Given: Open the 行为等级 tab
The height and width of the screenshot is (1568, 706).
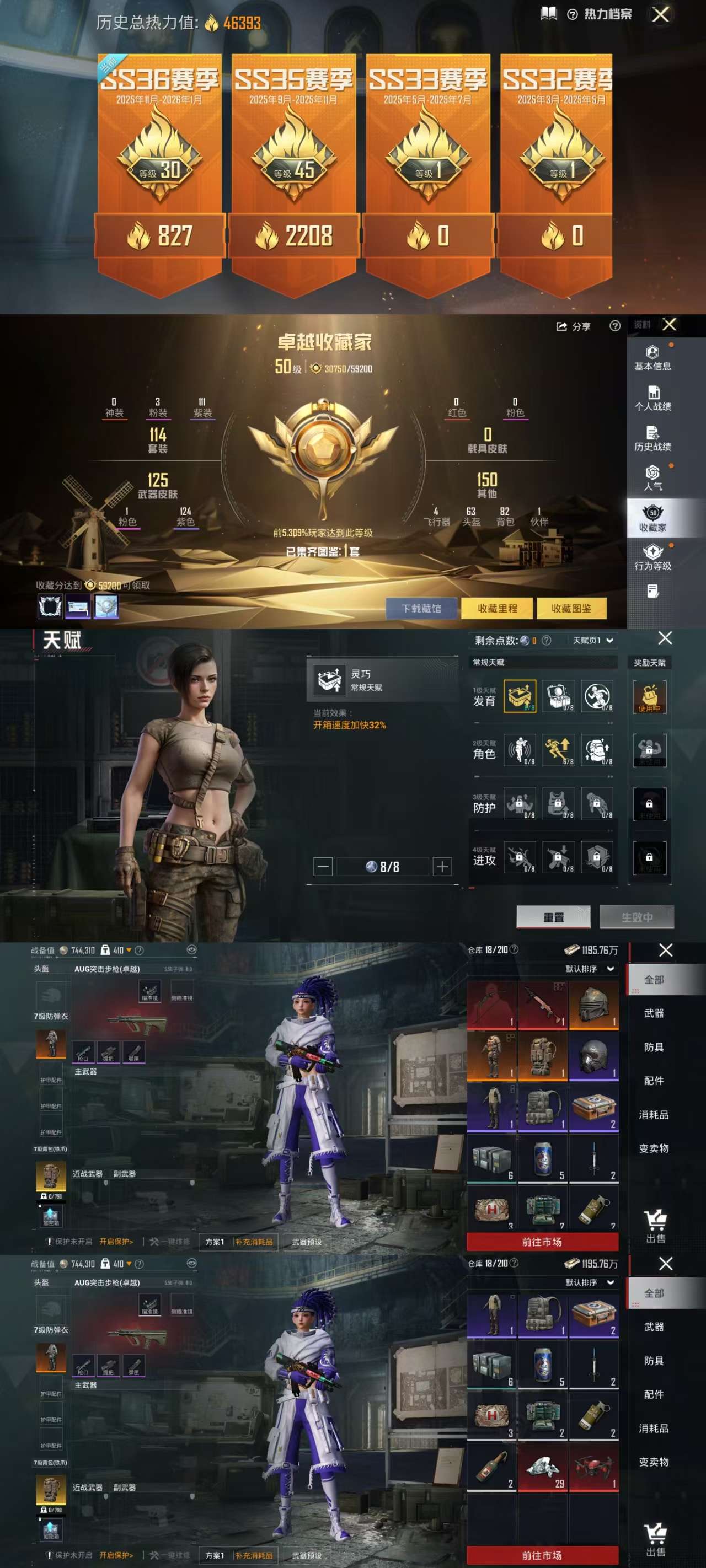Looking at the screenshot, I should coord(652,557).
